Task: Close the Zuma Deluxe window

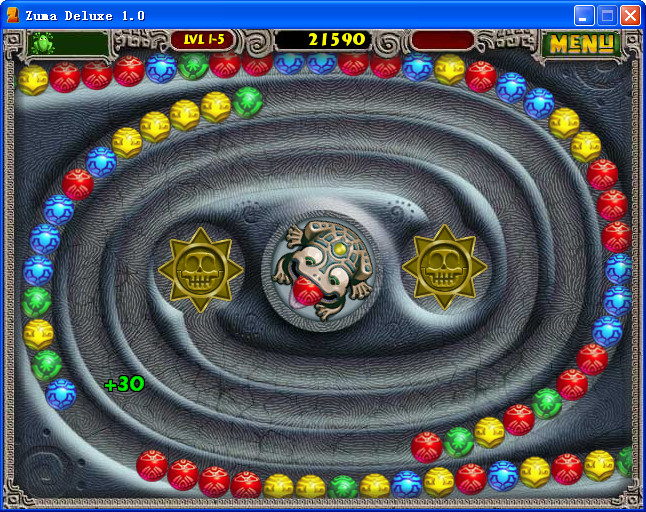Action: pos(630,15)
